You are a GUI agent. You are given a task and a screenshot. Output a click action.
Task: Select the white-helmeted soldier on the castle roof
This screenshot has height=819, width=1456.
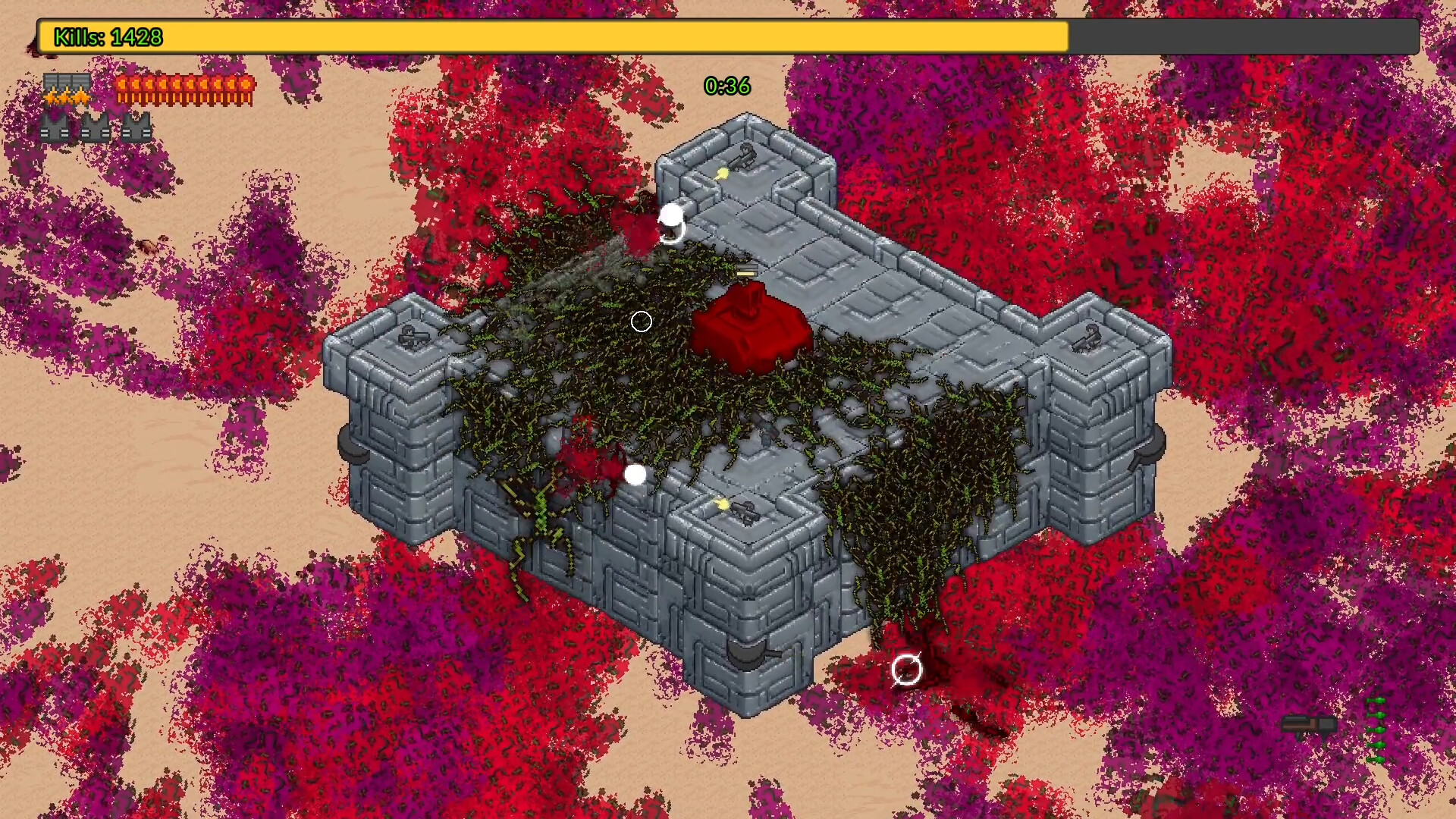635,475
